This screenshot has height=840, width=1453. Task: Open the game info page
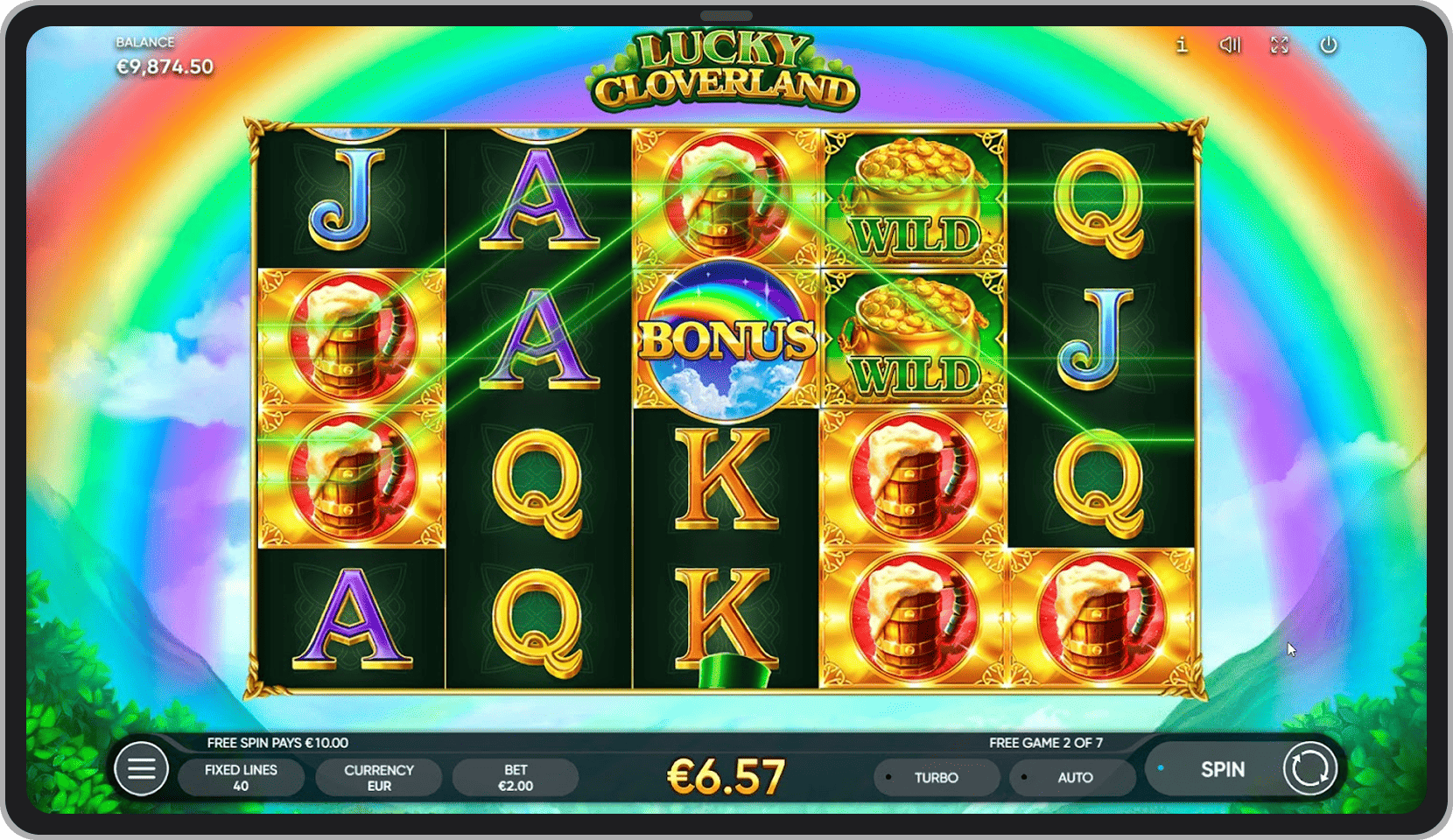pos(1182,45)
